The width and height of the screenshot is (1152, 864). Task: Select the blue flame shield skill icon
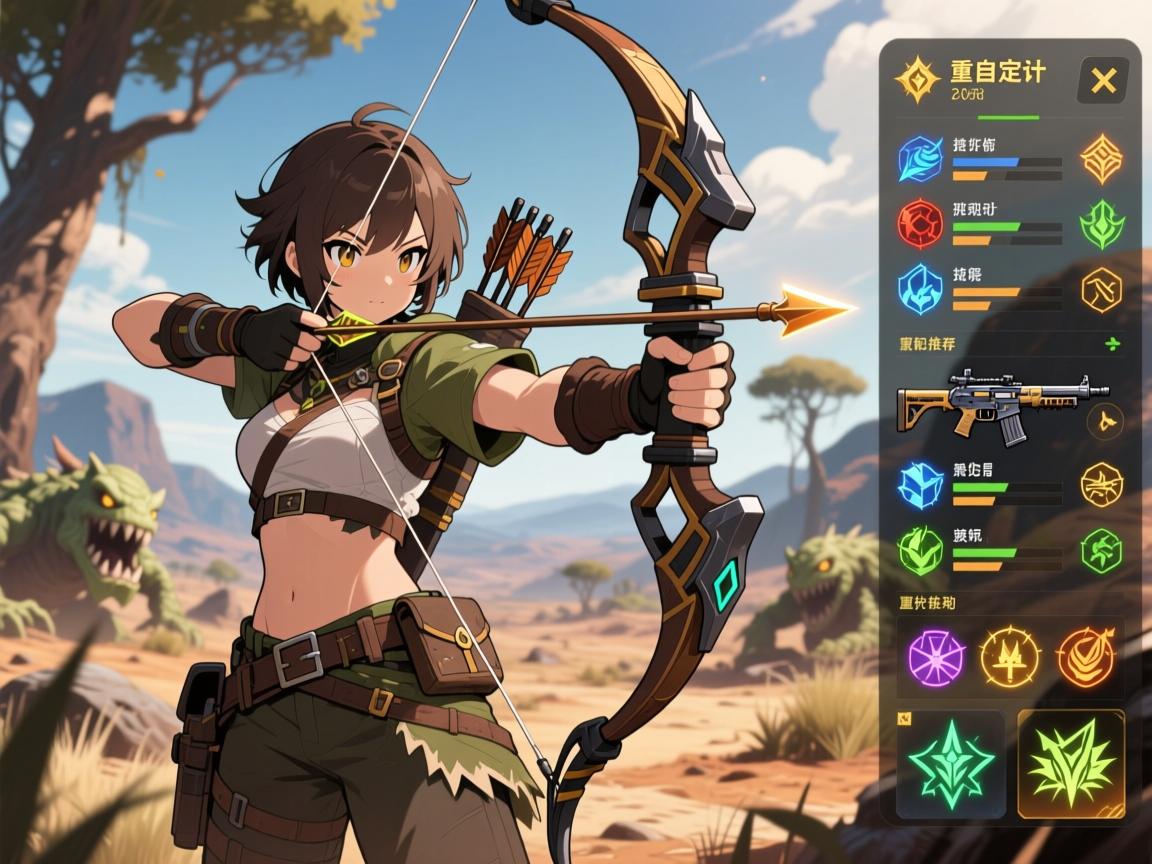coord(920,289)
